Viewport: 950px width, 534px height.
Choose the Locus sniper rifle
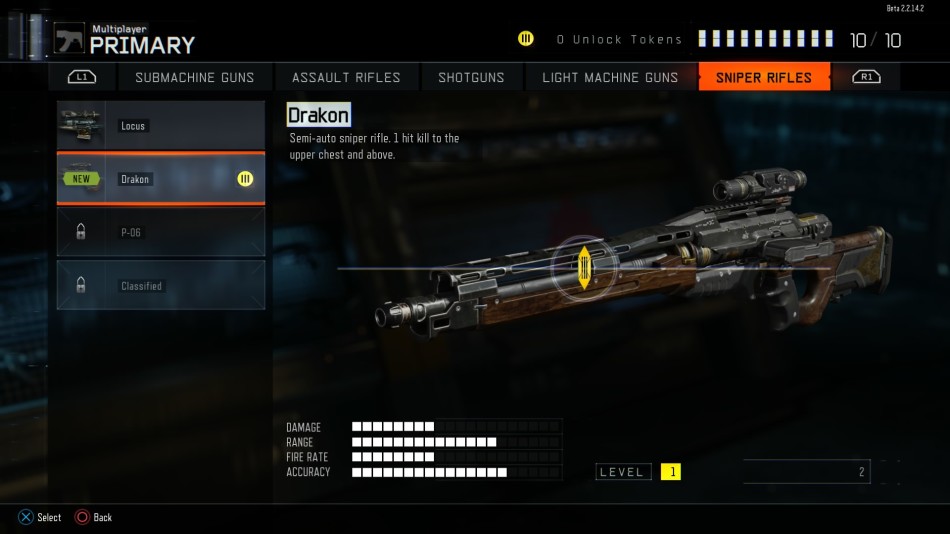161,126
